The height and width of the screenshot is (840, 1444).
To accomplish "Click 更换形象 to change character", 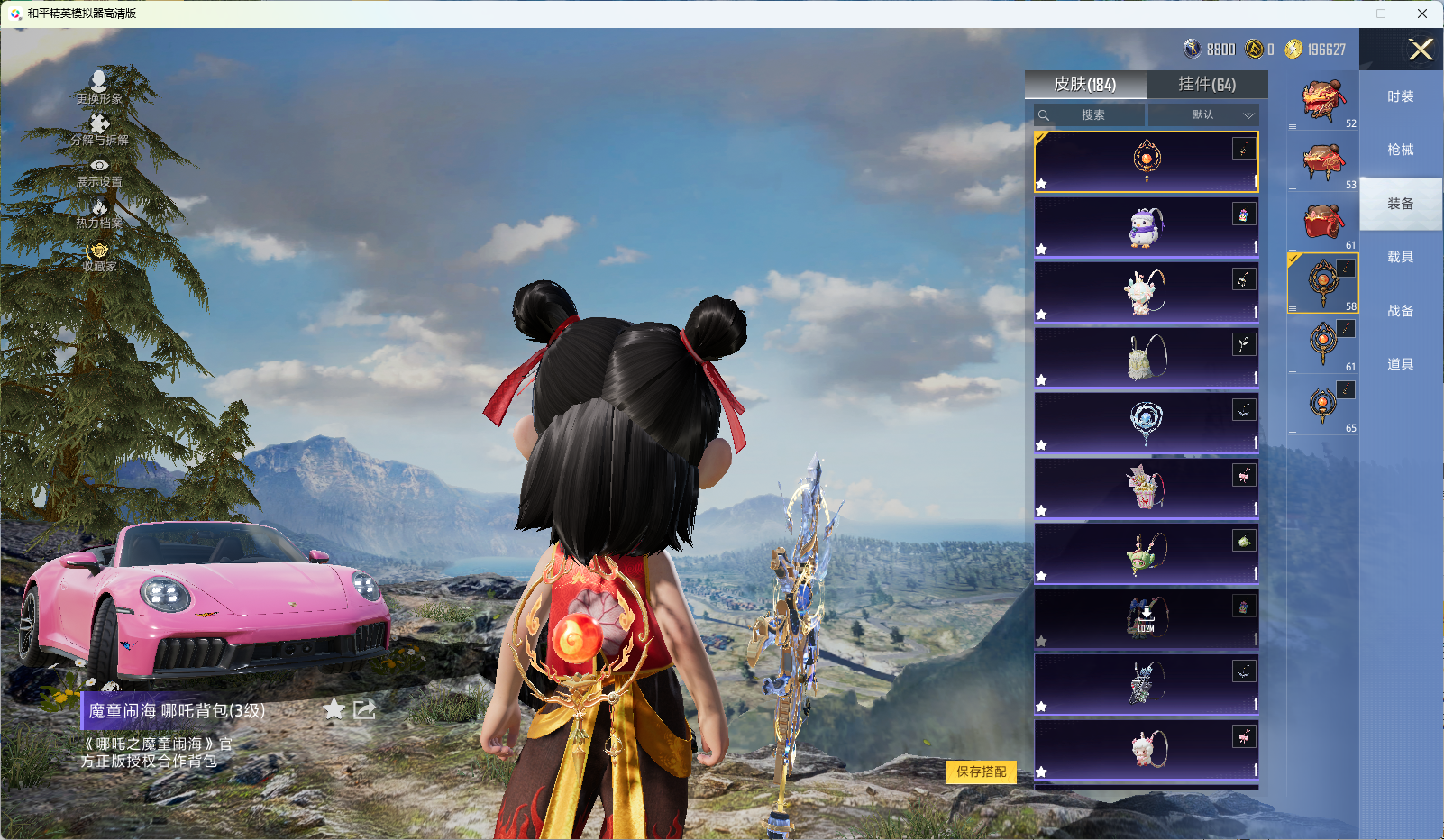I will 99,87.
